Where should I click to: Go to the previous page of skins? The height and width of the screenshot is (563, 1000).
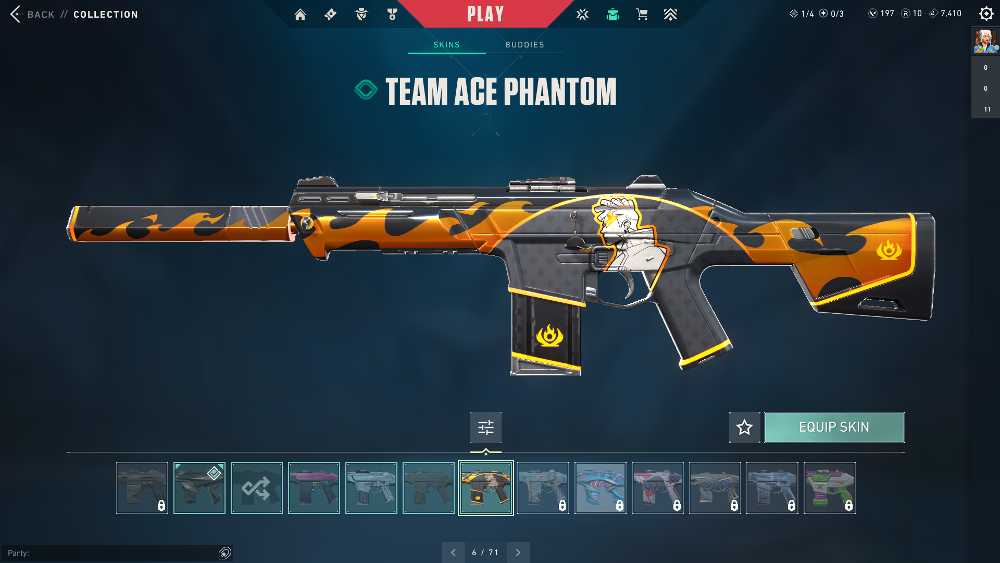(x=453, y=552)
